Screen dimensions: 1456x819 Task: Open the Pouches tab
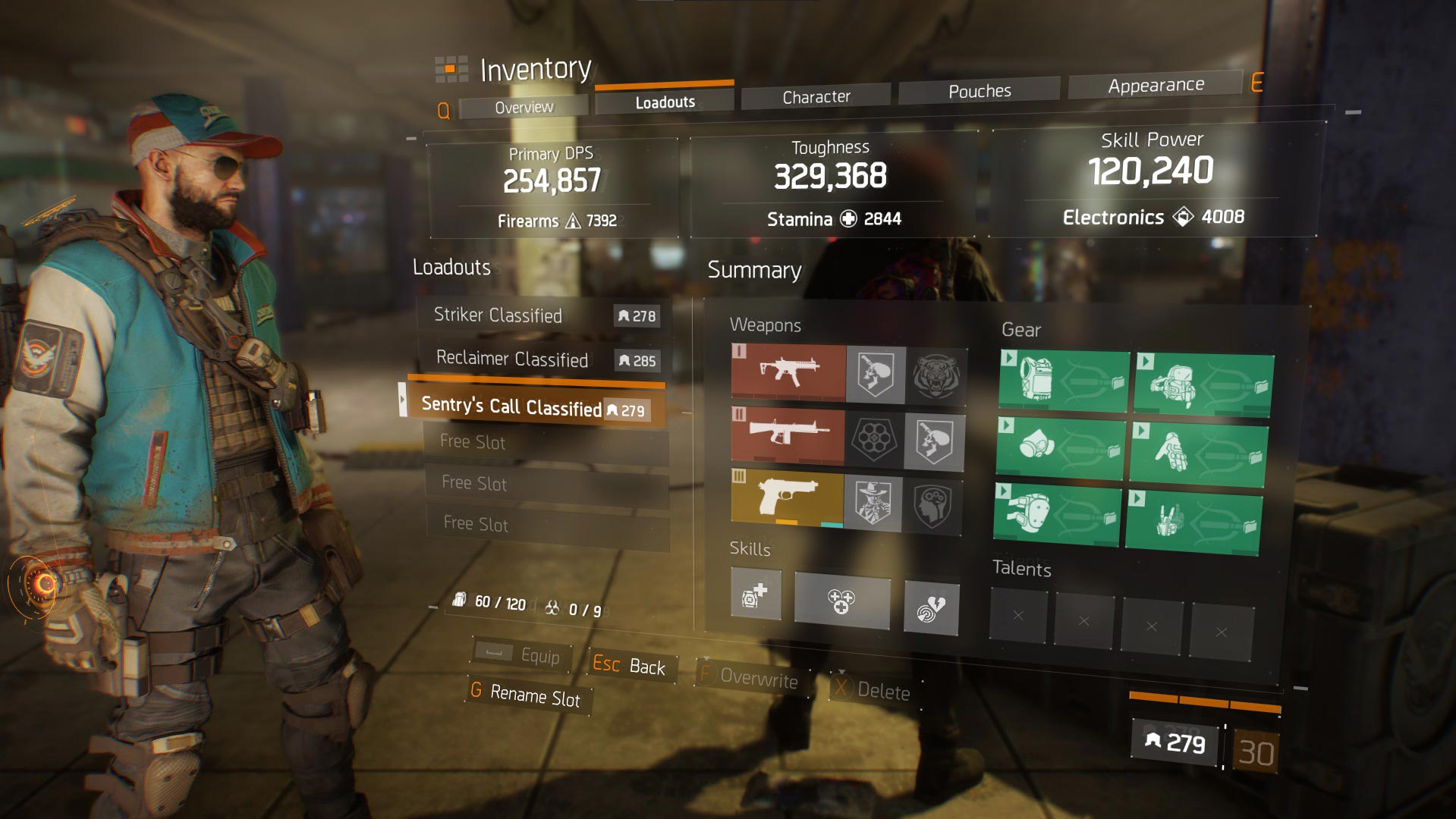(x=979, y=92)
